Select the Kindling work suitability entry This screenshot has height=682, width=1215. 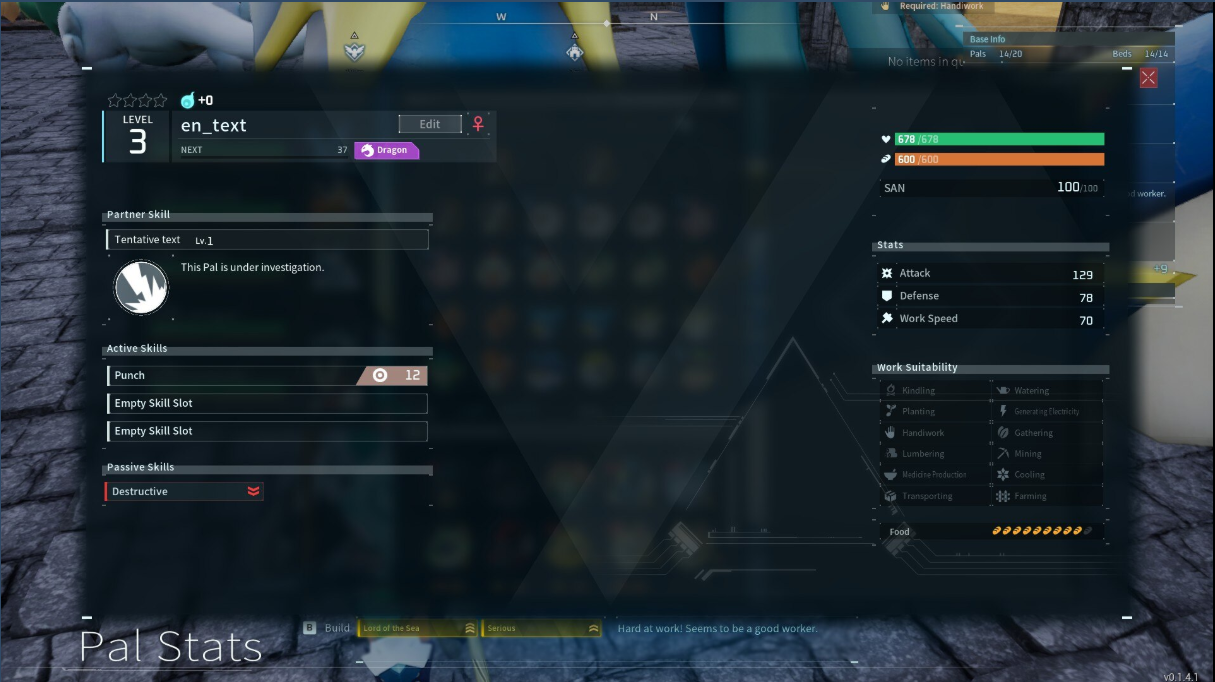pos(918,391)
